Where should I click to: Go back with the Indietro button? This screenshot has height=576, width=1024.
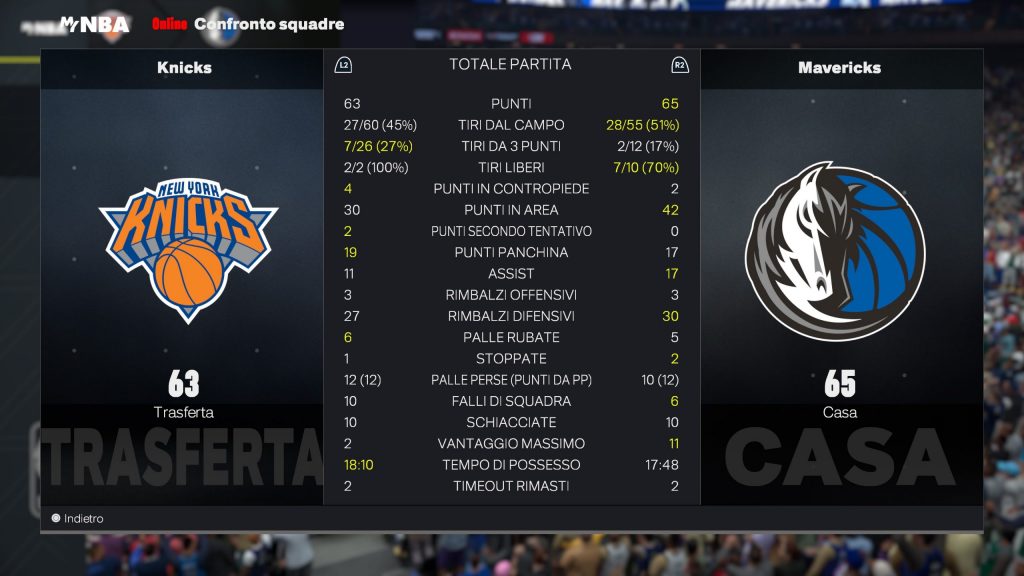78,519
